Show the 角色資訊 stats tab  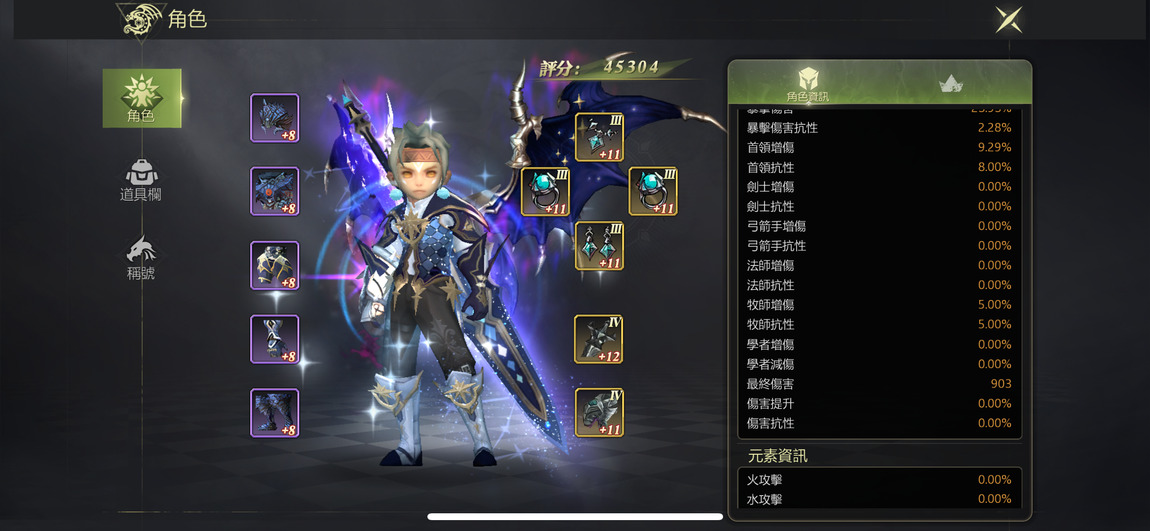(807, 84)
